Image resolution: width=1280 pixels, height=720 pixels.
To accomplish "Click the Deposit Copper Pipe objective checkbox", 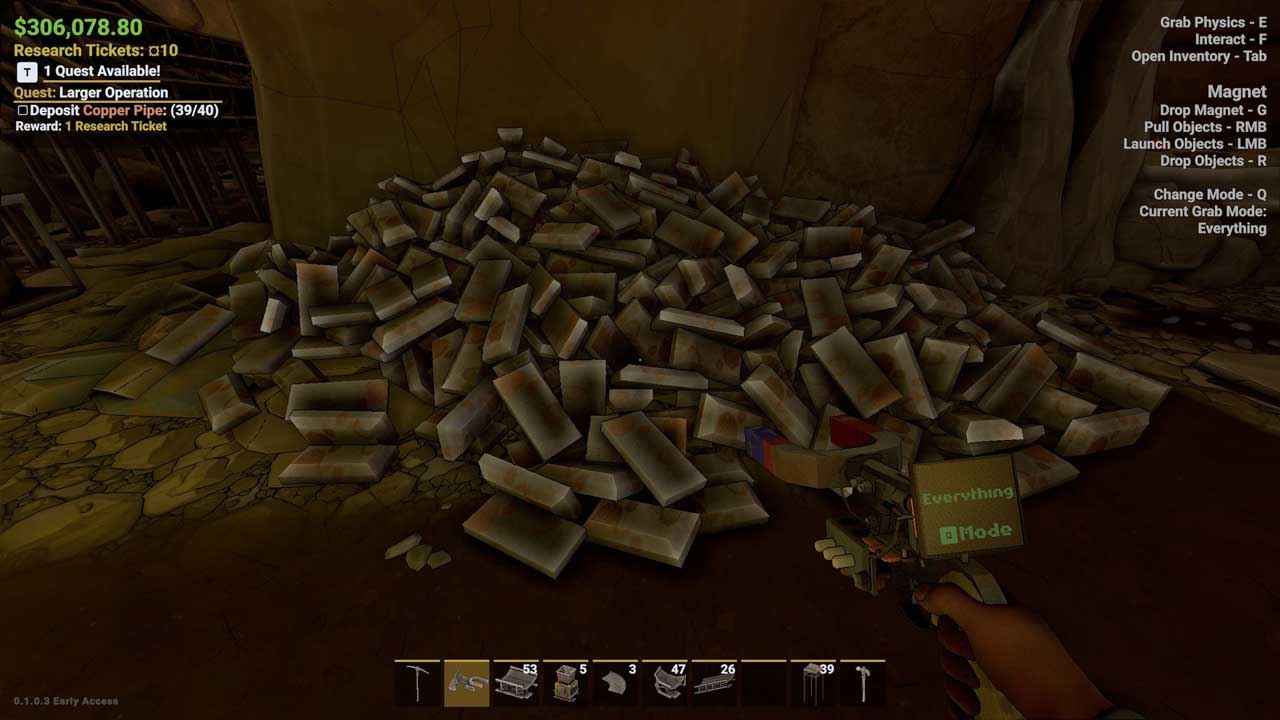I will tap(22, 110).
